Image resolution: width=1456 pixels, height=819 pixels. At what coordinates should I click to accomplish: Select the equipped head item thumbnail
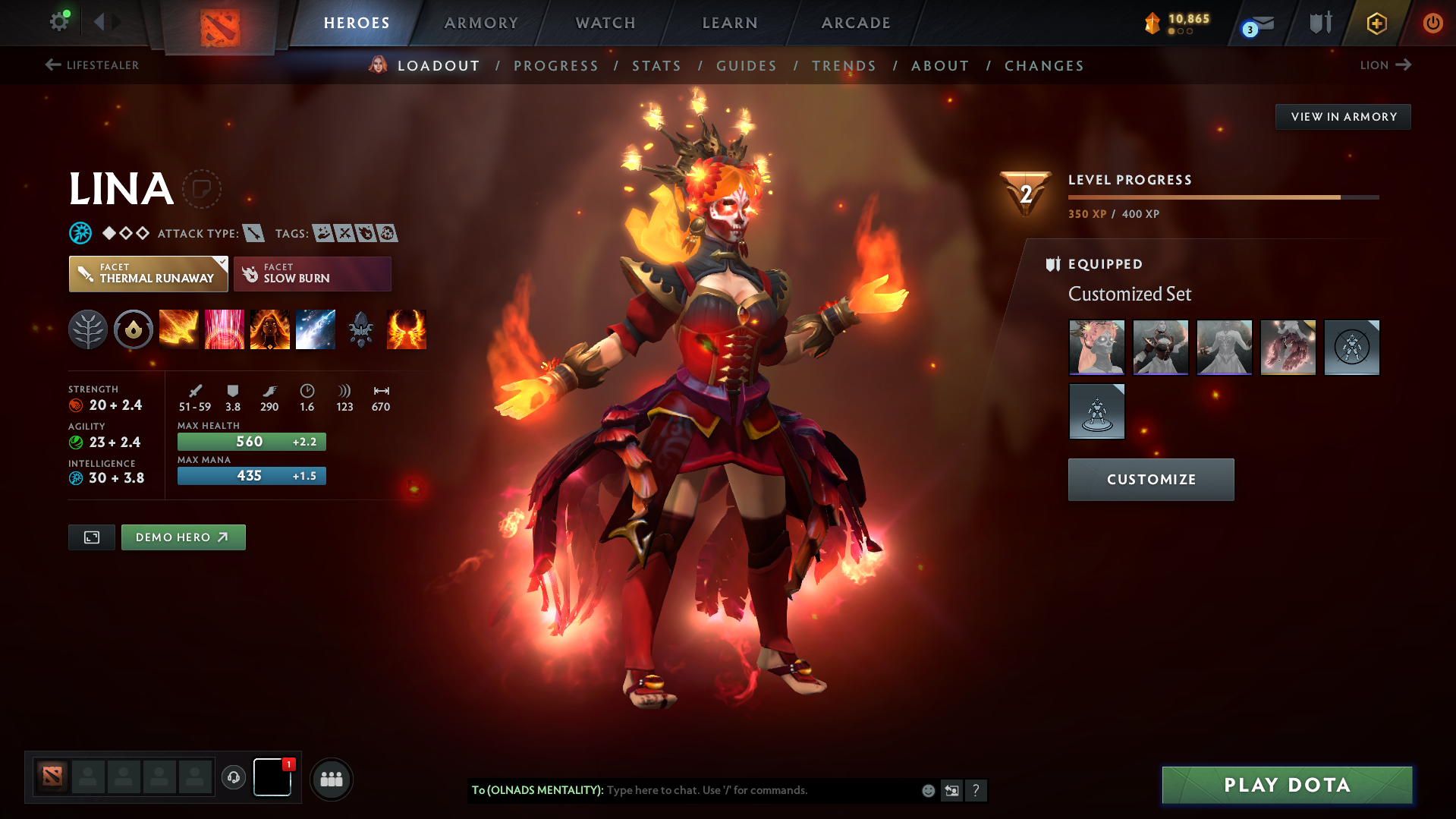coord(1097,348)
